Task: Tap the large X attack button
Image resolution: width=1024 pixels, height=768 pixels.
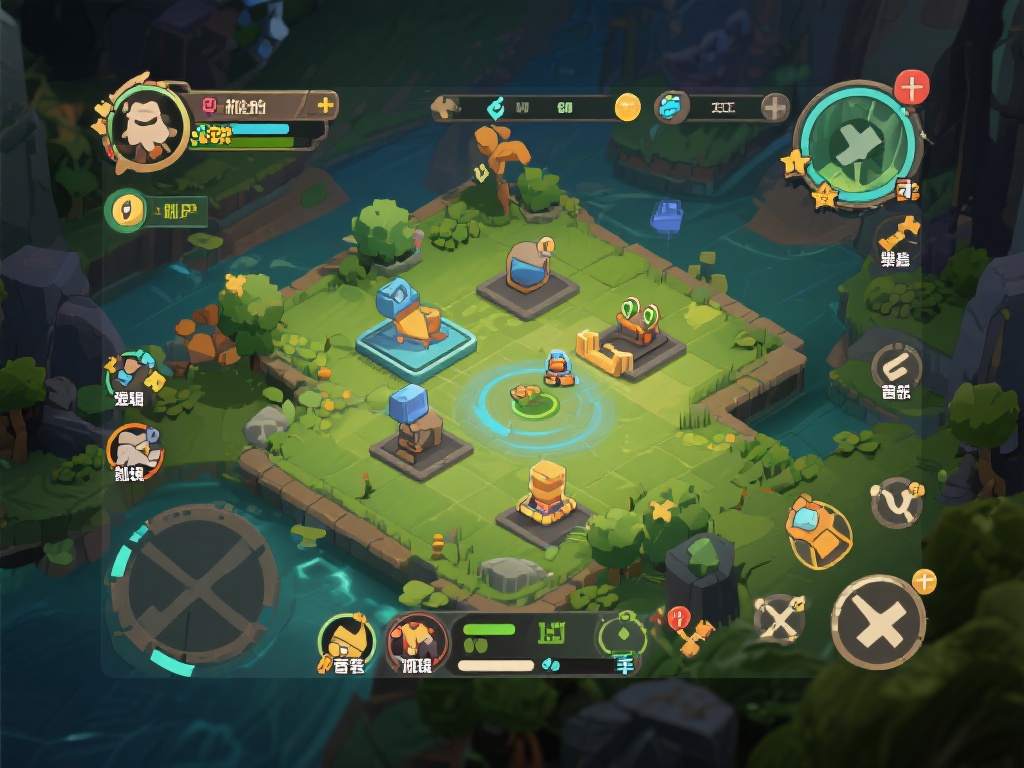Action: [878, 622]
